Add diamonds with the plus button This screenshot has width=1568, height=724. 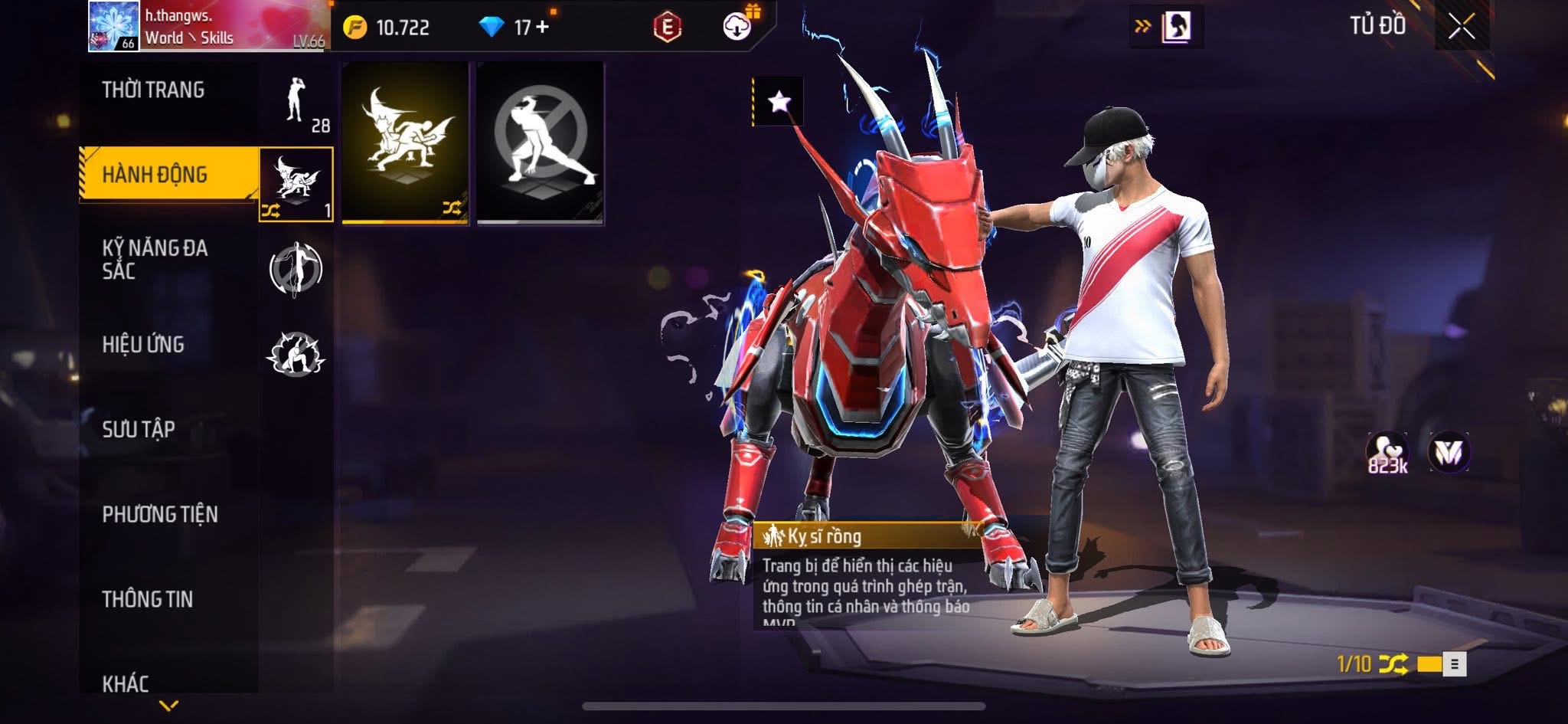tap(543, 28)
